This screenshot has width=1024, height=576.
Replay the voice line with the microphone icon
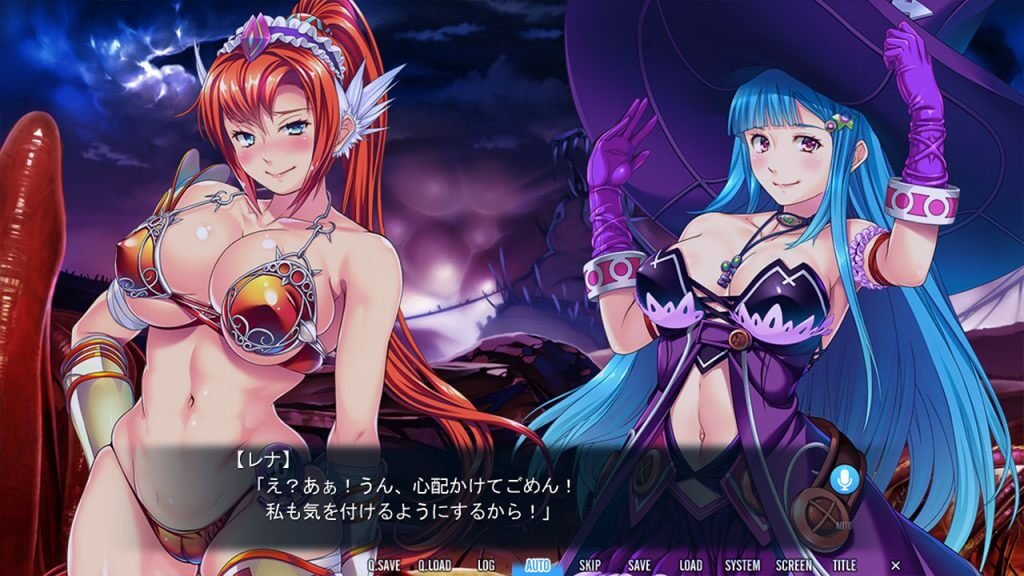[x=844, y=479]
